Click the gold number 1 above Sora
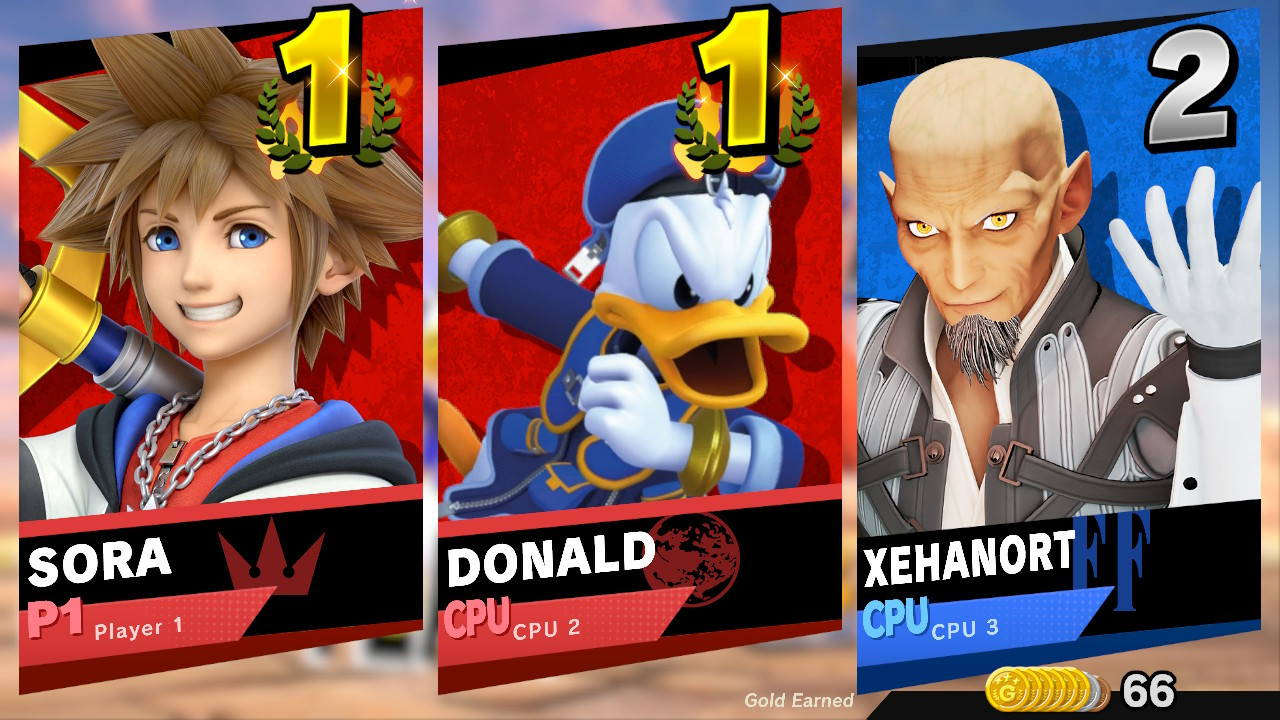Image resolution: width=1280 pixels, height=720 pixels. (x=327, y=75)
